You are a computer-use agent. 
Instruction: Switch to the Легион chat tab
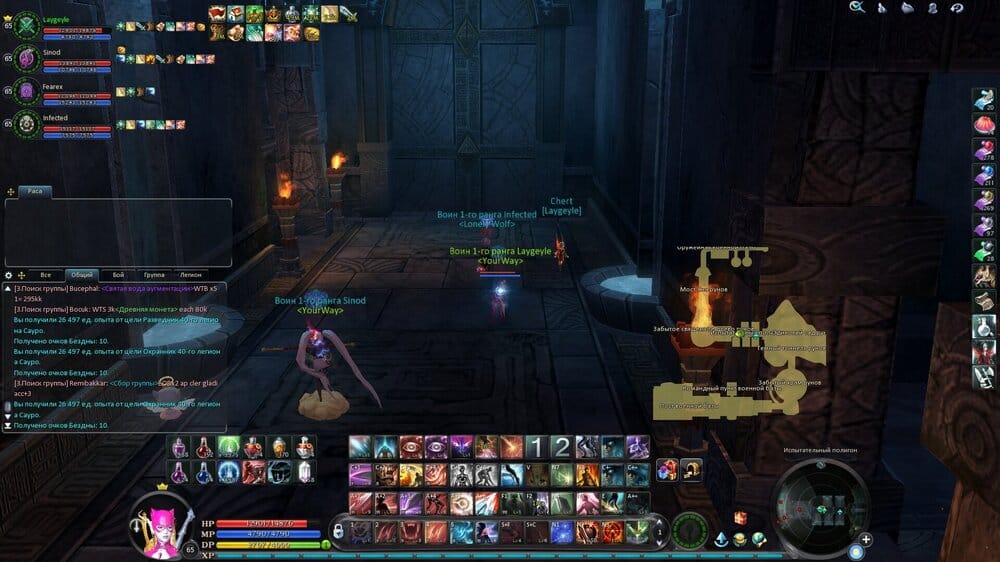point(190,274)
